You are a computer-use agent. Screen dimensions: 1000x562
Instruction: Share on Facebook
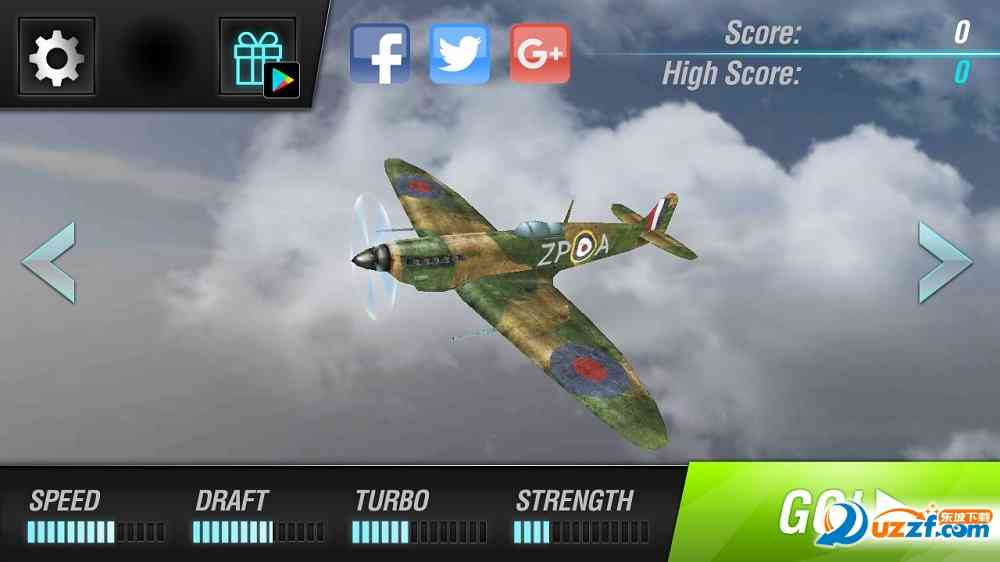(x=380, y=54)
